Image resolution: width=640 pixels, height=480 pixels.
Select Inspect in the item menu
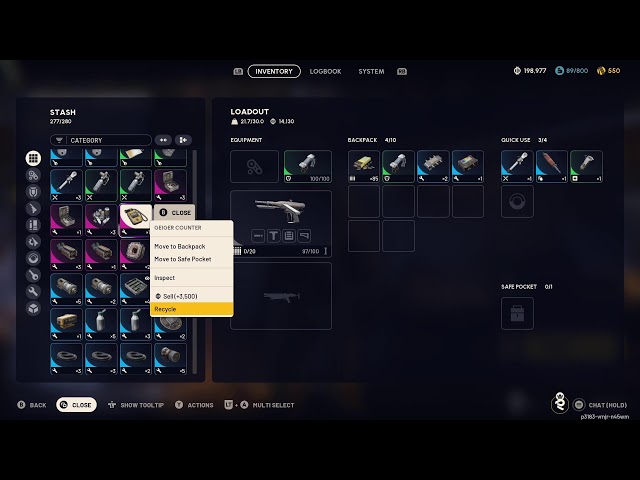coord(191,278)
